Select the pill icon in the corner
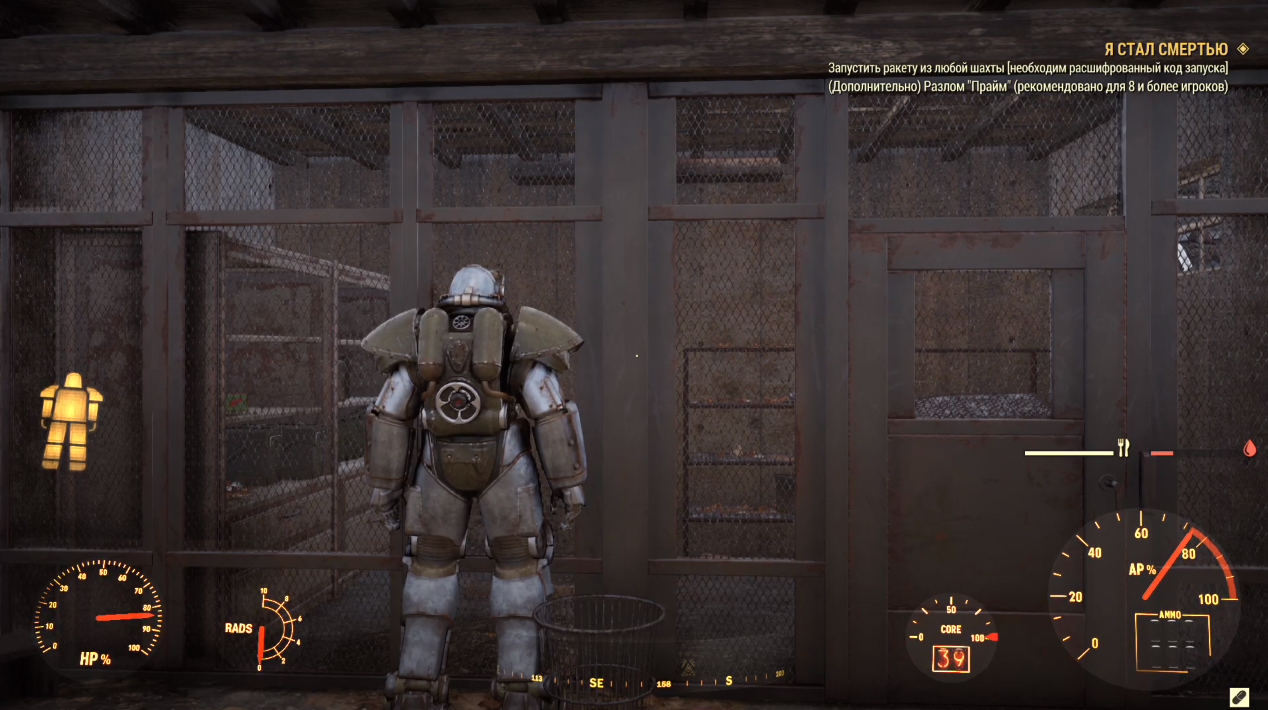Image resolution: width=1268 pixels, height=710 pixels. (1238, 696)
